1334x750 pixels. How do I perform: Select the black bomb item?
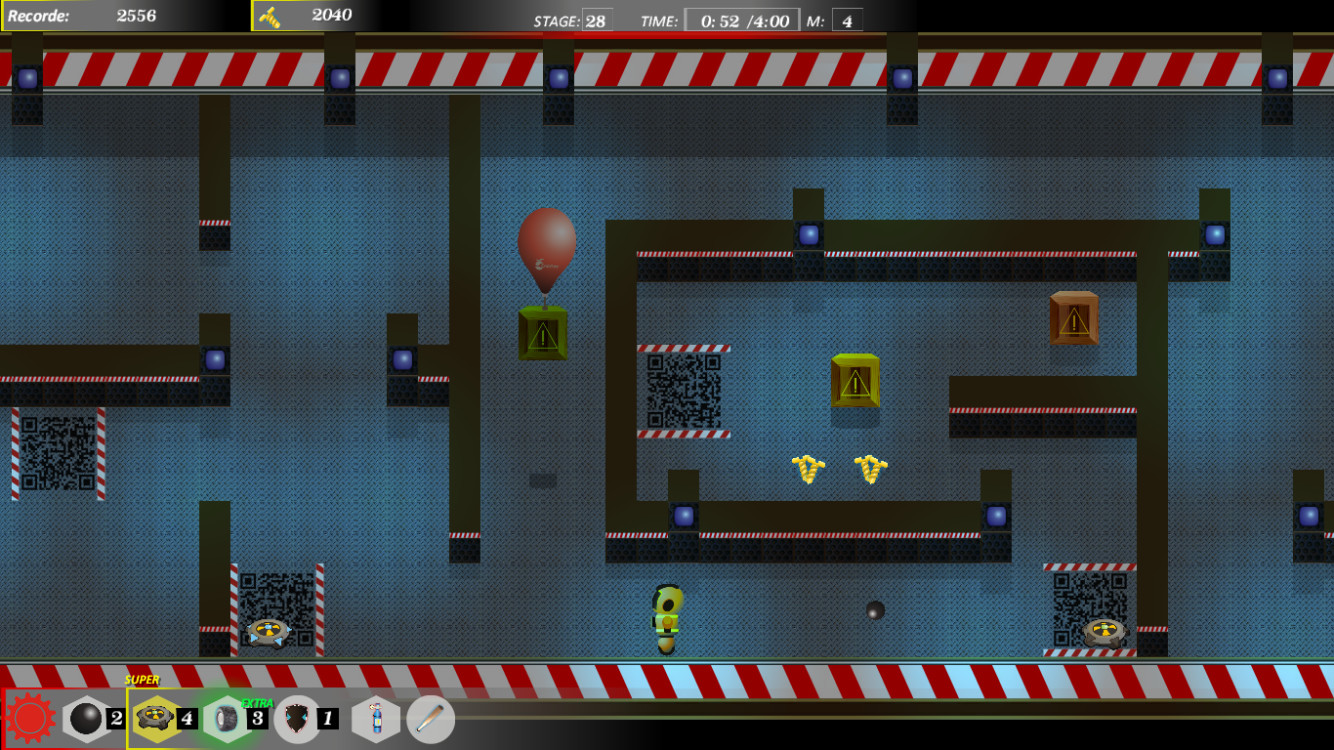pos(88,718)
